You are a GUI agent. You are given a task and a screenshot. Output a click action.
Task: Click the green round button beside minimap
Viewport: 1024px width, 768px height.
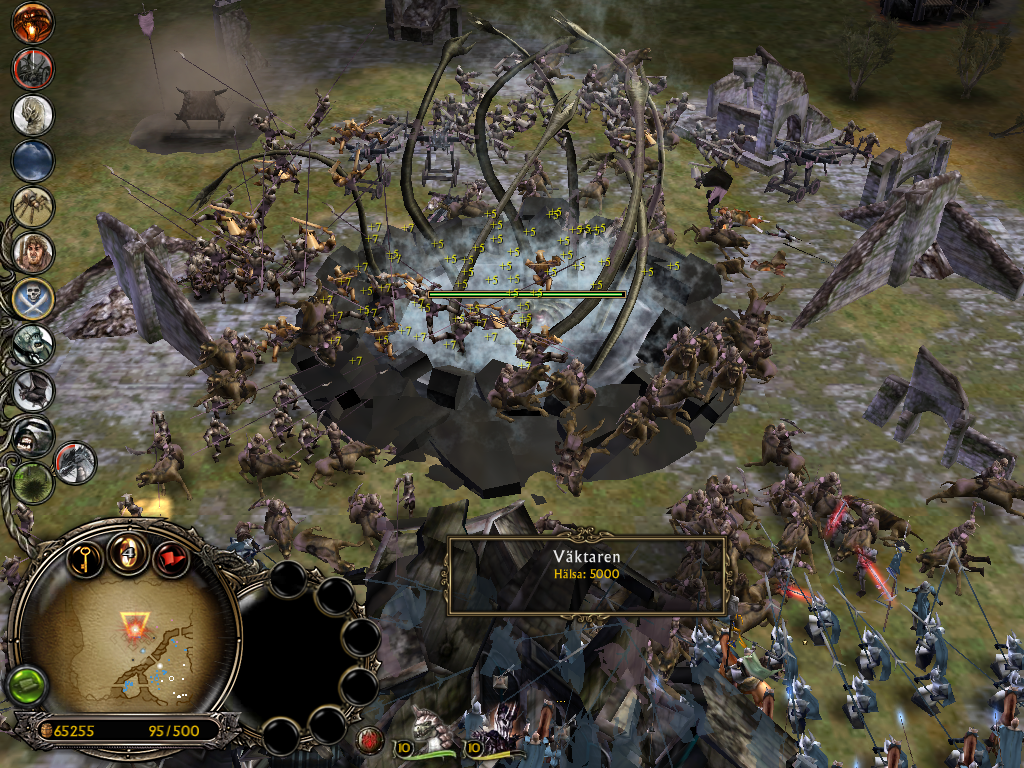(25, 686)
